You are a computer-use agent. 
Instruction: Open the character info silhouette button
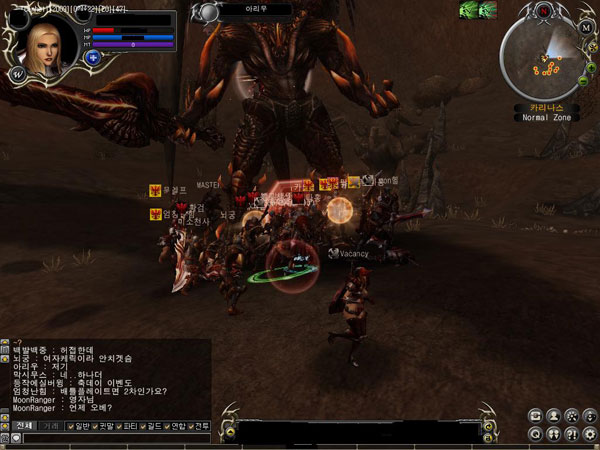pos(553,415)
